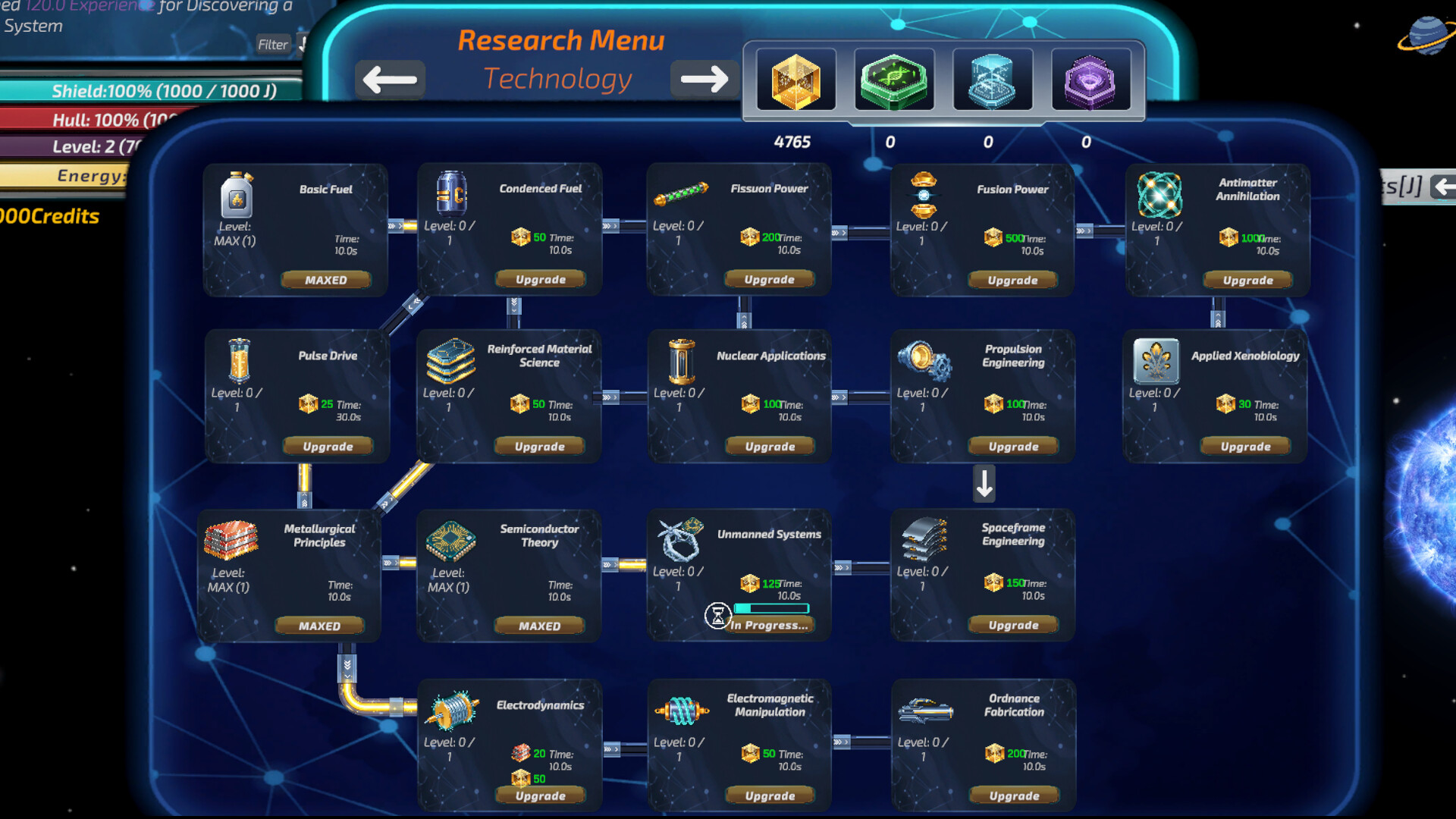Select the purple research category icon
Viewport: 1456px width, 819px height.
(x=1090, y=79)
